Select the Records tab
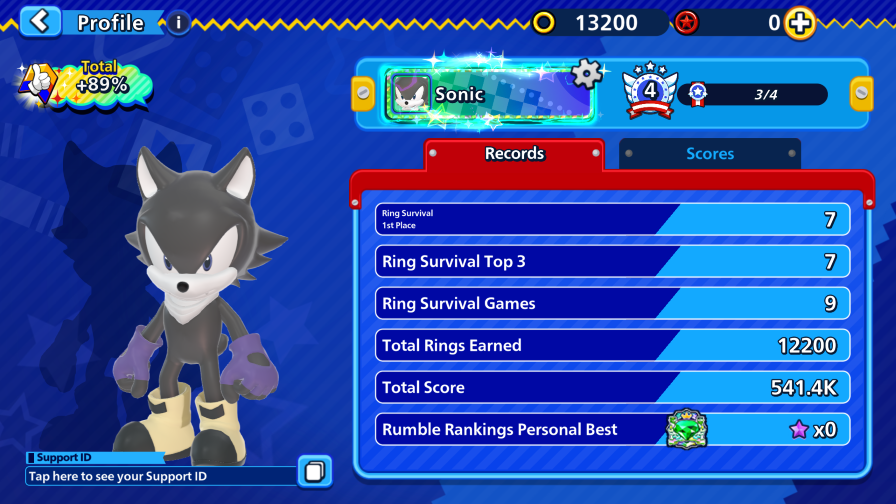 514,154
